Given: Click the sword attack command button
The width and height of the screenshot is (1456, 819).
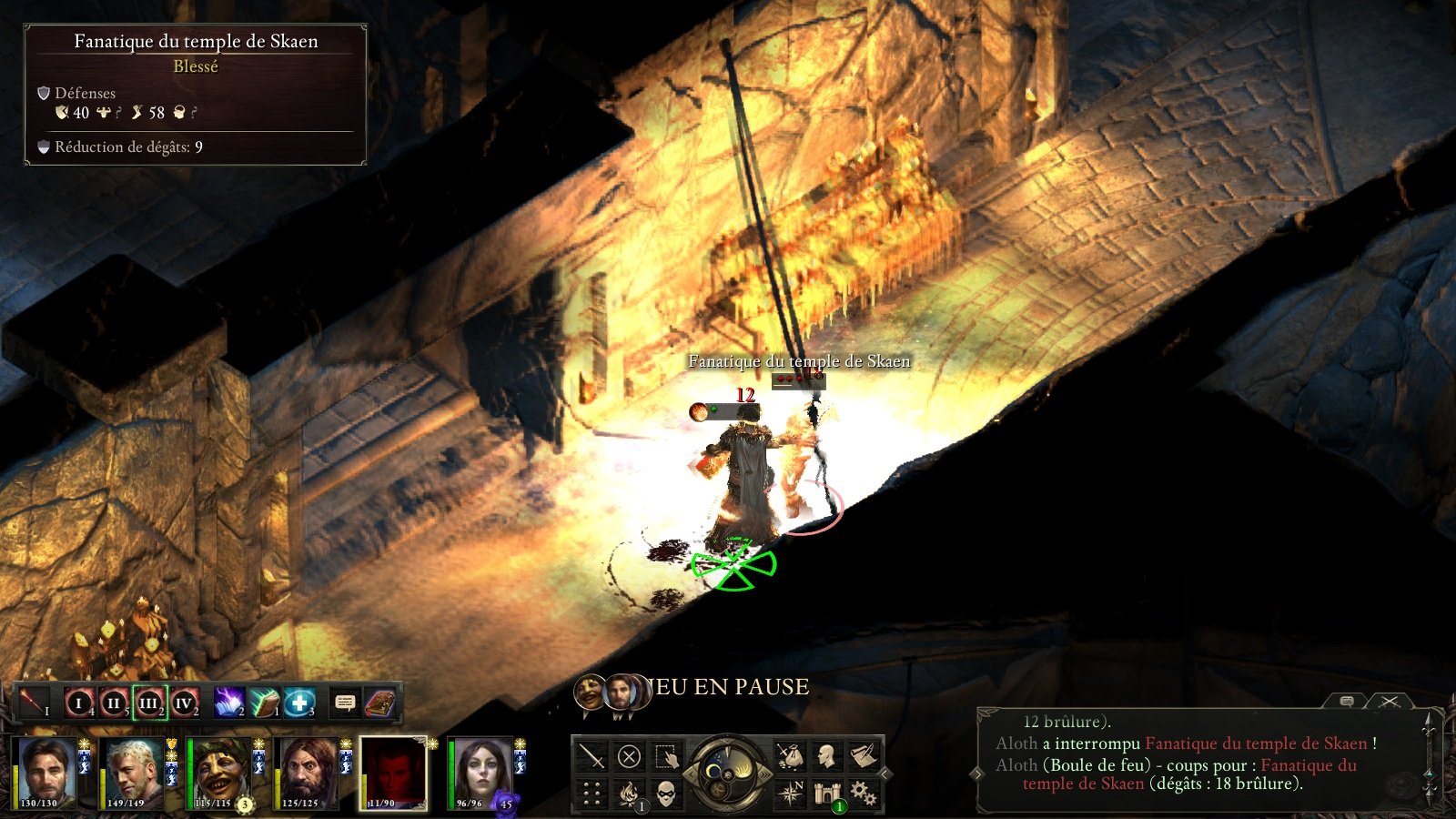Looking at the screenshot, I should click(592, 756).
